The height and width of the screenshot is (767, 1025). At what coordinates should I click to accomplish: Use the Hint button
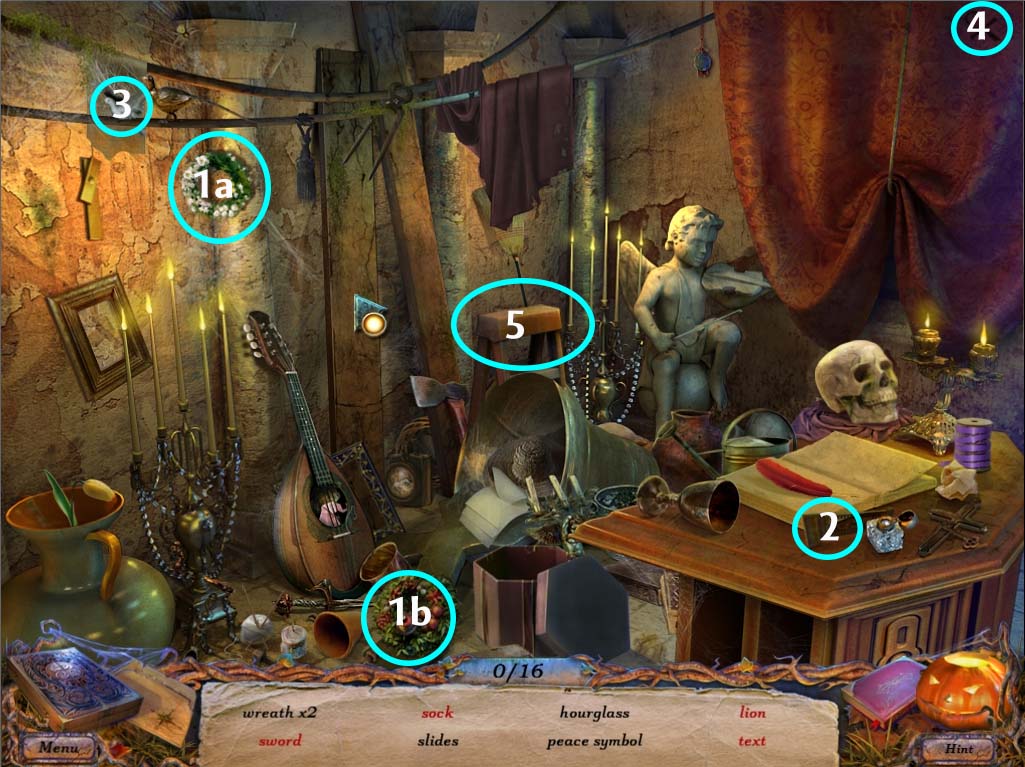957,747
